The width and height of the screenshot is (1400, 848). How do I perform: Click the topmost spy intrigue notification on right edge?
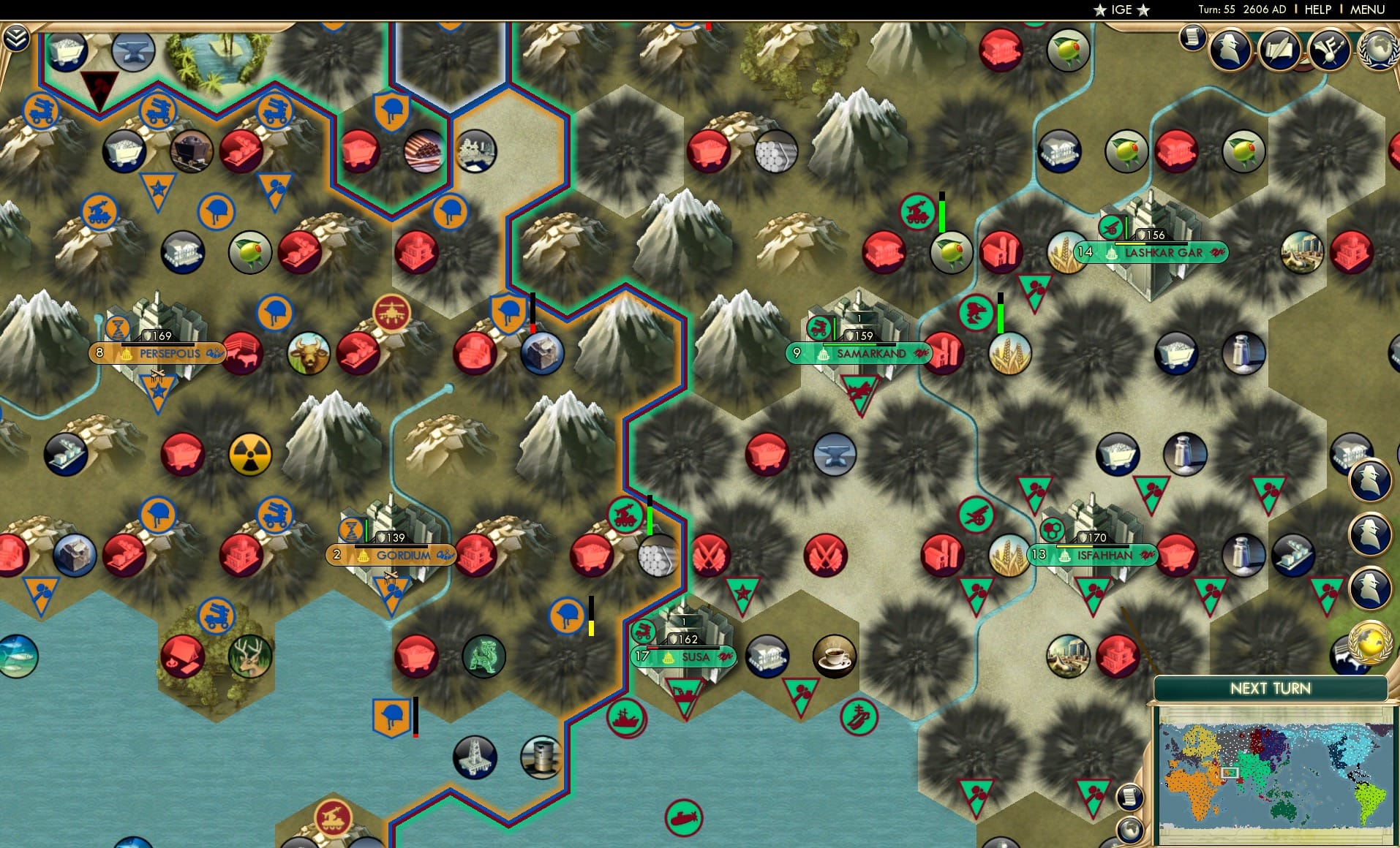(1370, 480)
